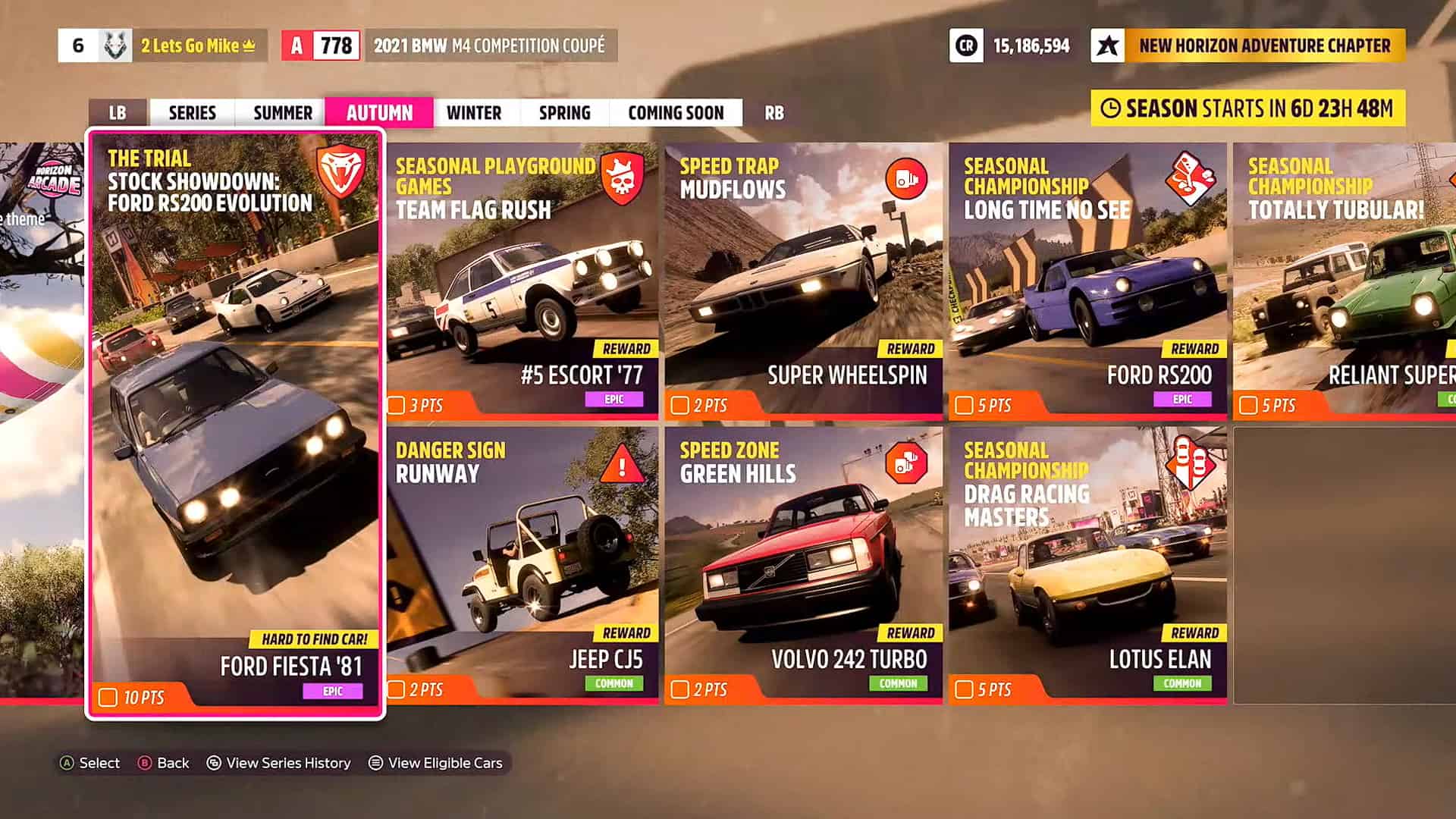Switch to the Winter tab
The image size is (1456, 819).
475,112
